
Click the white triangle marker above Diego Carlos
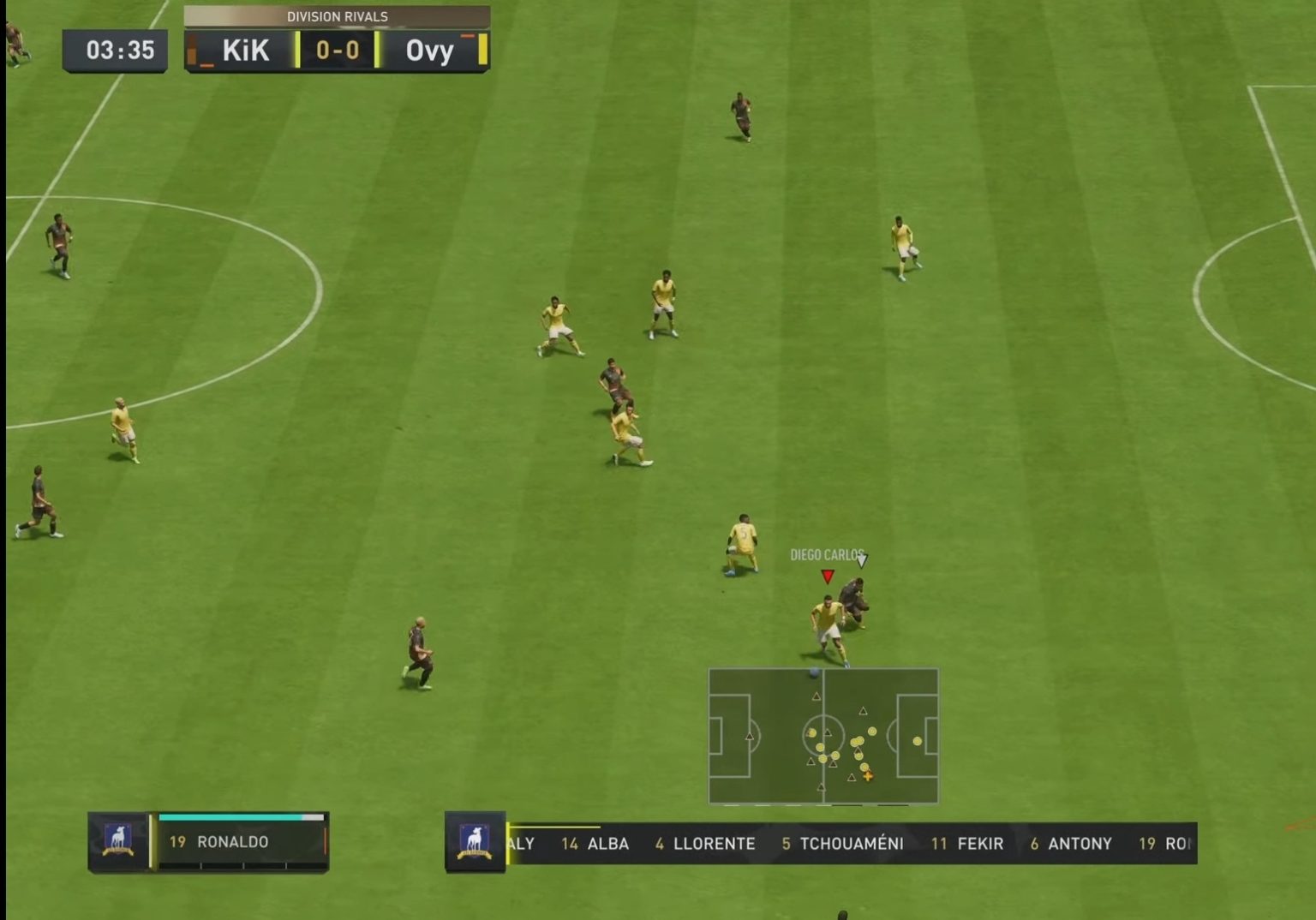pyautogui.click(x=861, y=562)
